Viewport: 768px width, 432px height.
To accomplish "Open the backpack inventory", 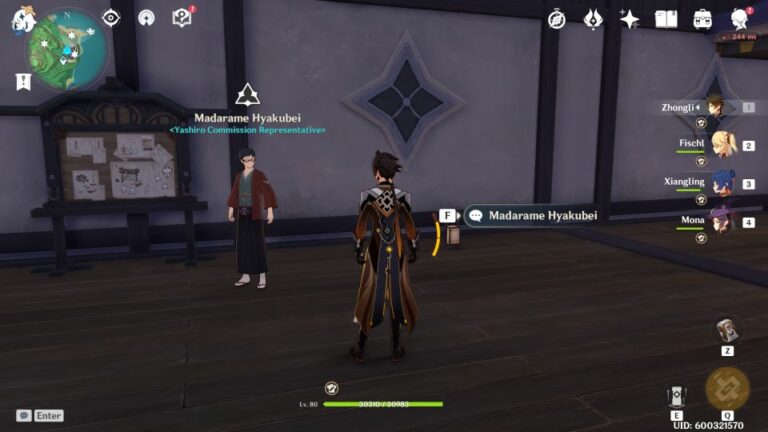I will (x=703, y=19).
